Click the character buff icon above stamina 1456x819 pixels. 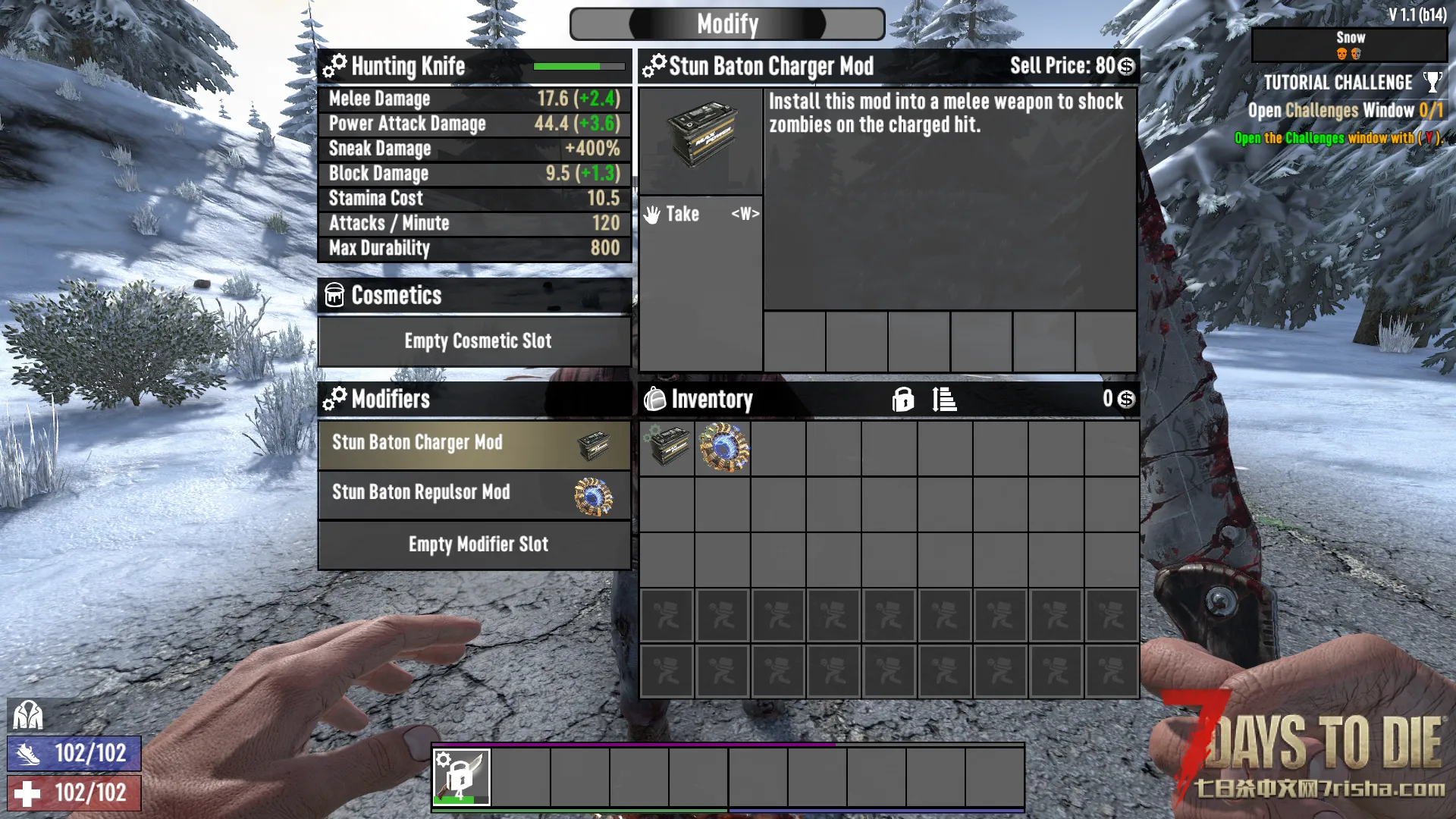28,714
